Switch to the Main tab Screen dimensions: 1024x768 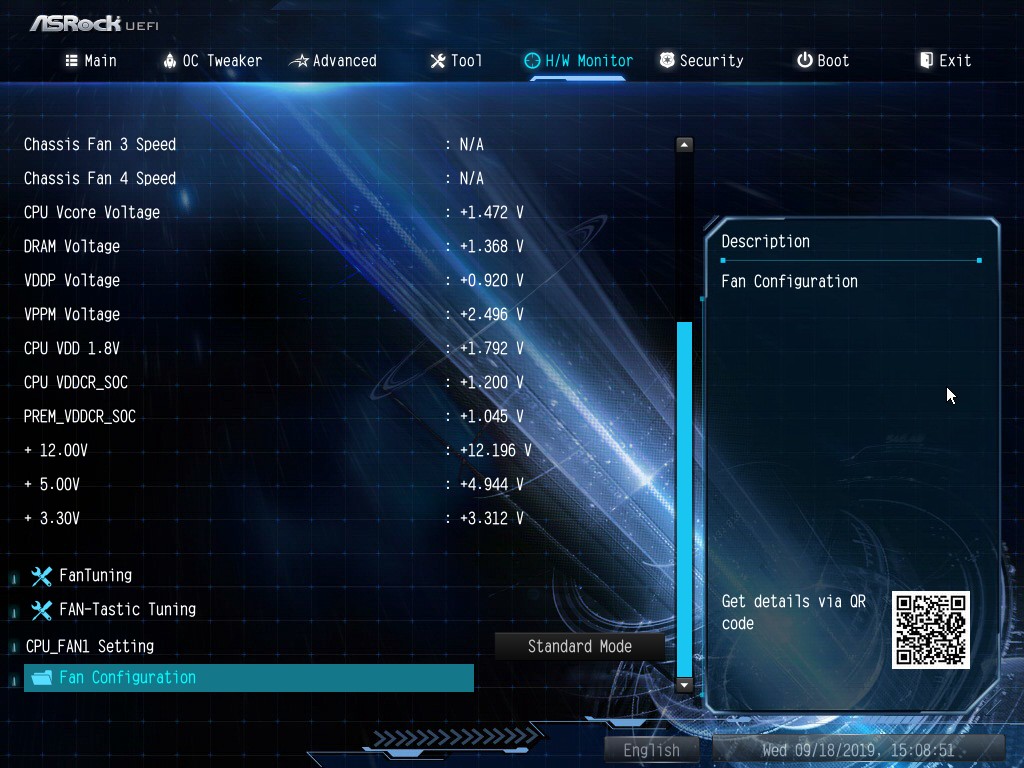(x=91, y=61)
